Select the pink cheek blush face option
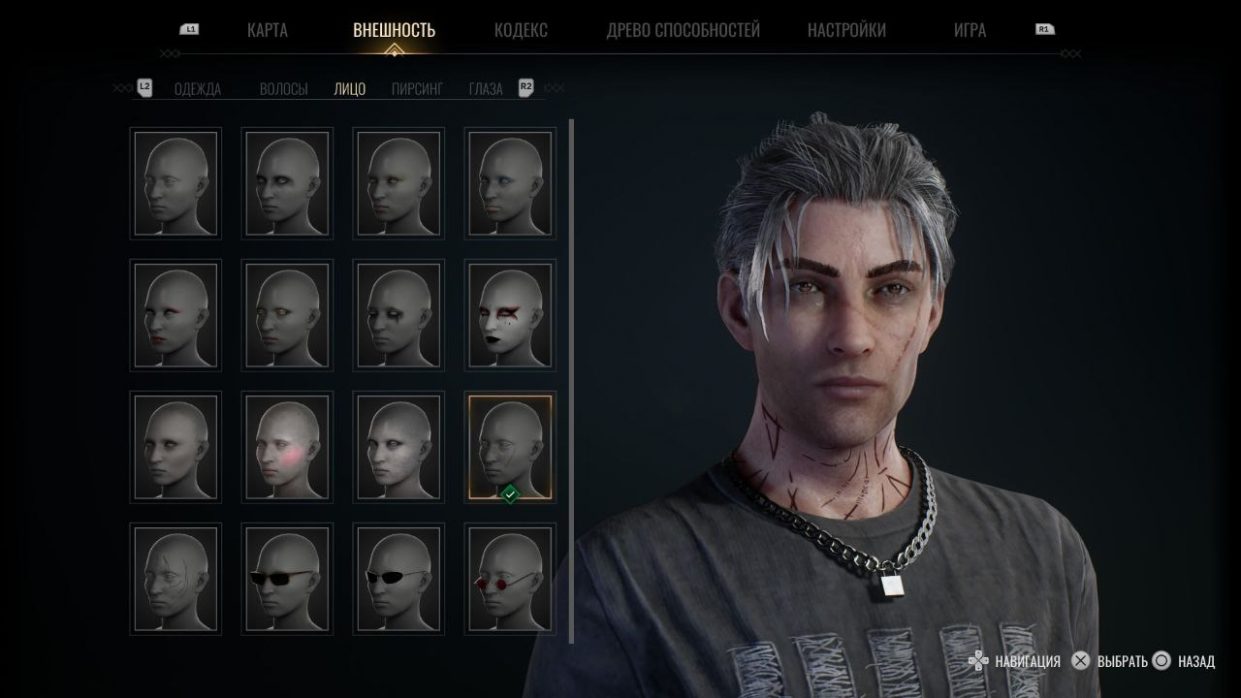The width and height of the screenshot is (1241, 698). 287,448
